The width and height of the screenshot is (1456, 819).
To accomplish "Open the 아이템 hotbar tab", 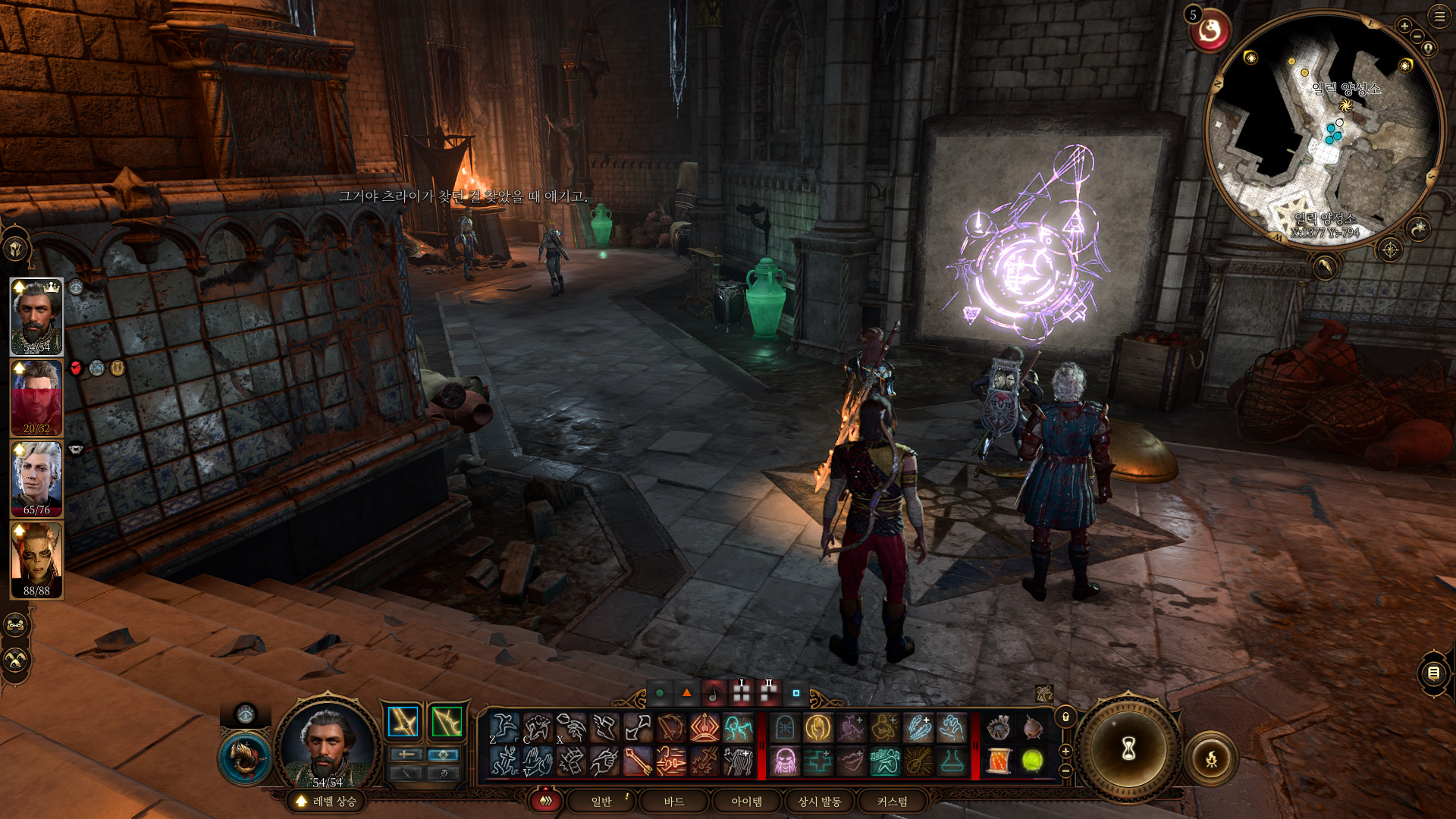I will [746, 802].
